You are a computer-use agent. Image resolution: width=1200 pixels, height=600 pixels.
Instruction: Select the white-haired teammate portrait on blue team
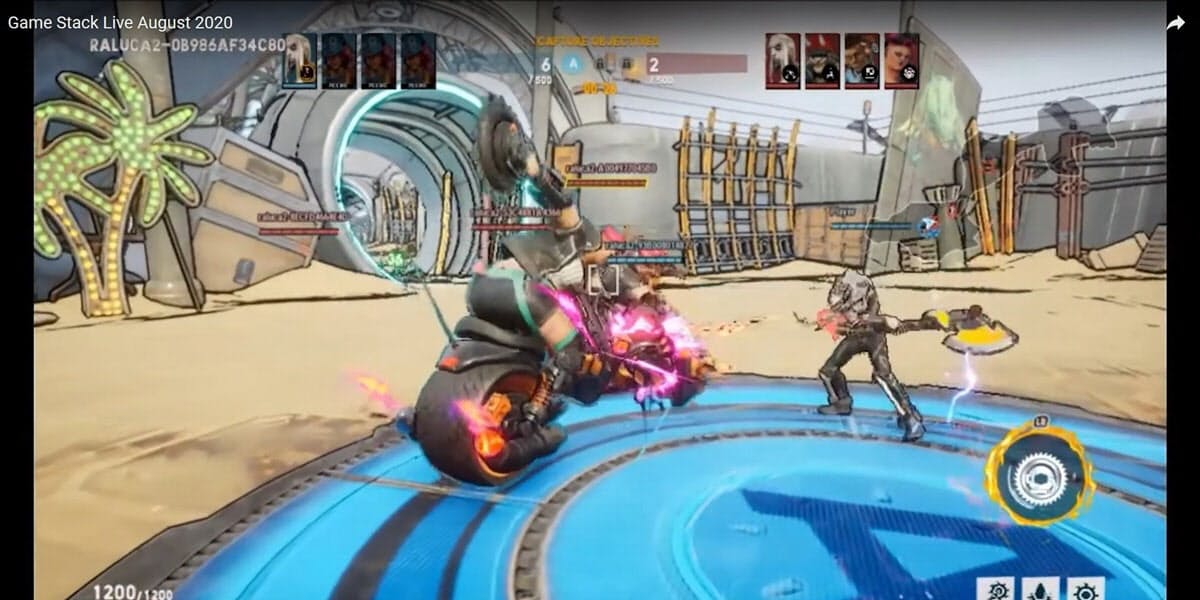click(299, 60)
